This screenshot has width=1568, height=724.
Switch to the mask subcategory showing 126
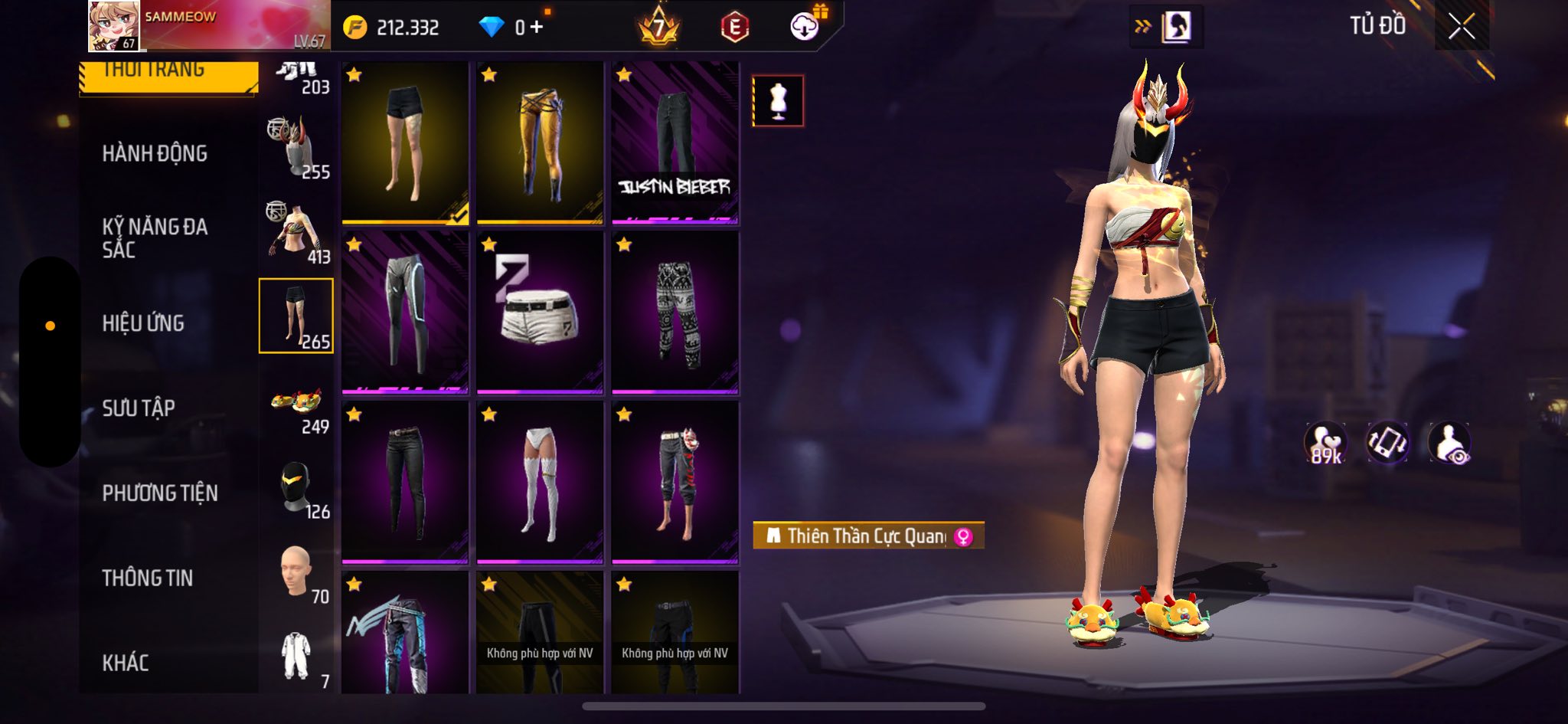(297, 489)
